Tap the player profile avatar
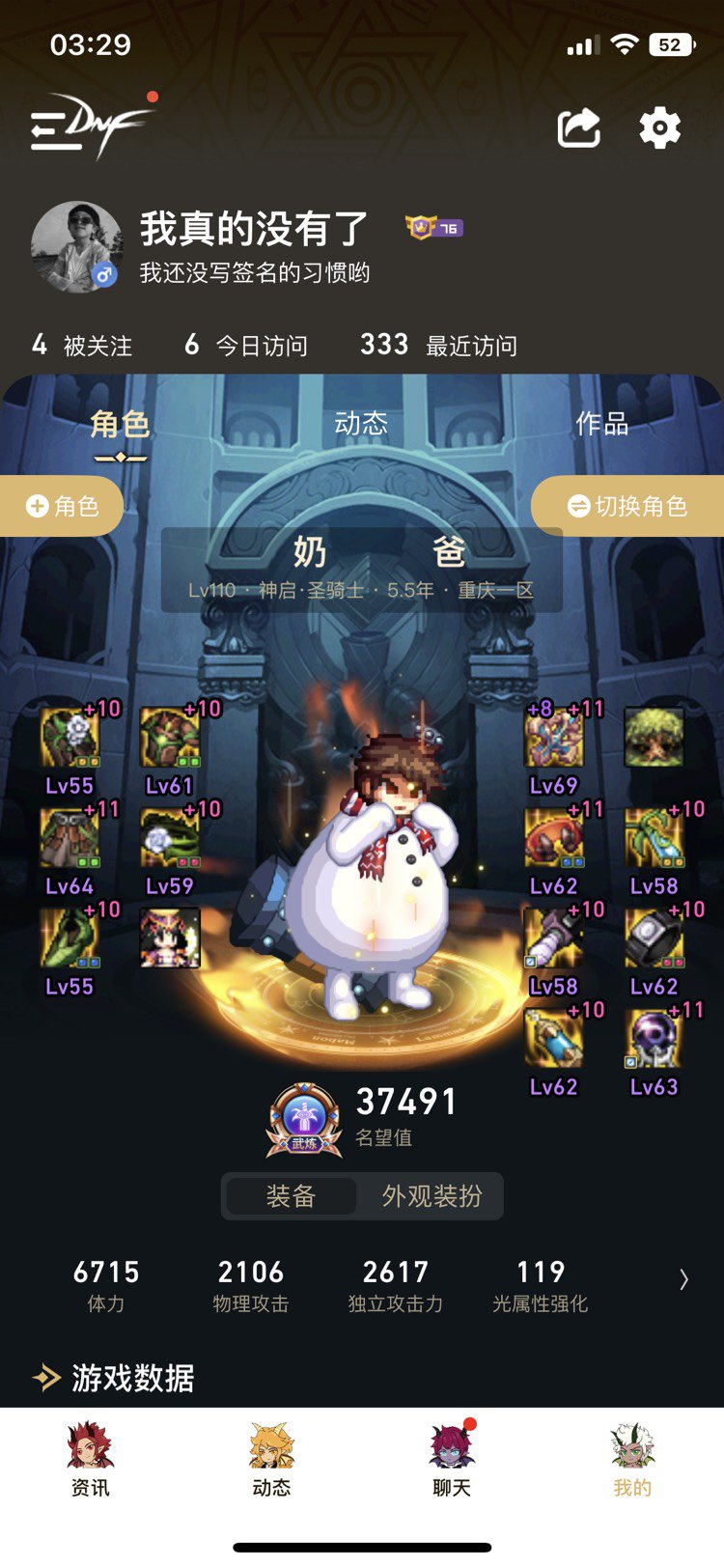The image size is (724, 1568). (x=76, y=247)
